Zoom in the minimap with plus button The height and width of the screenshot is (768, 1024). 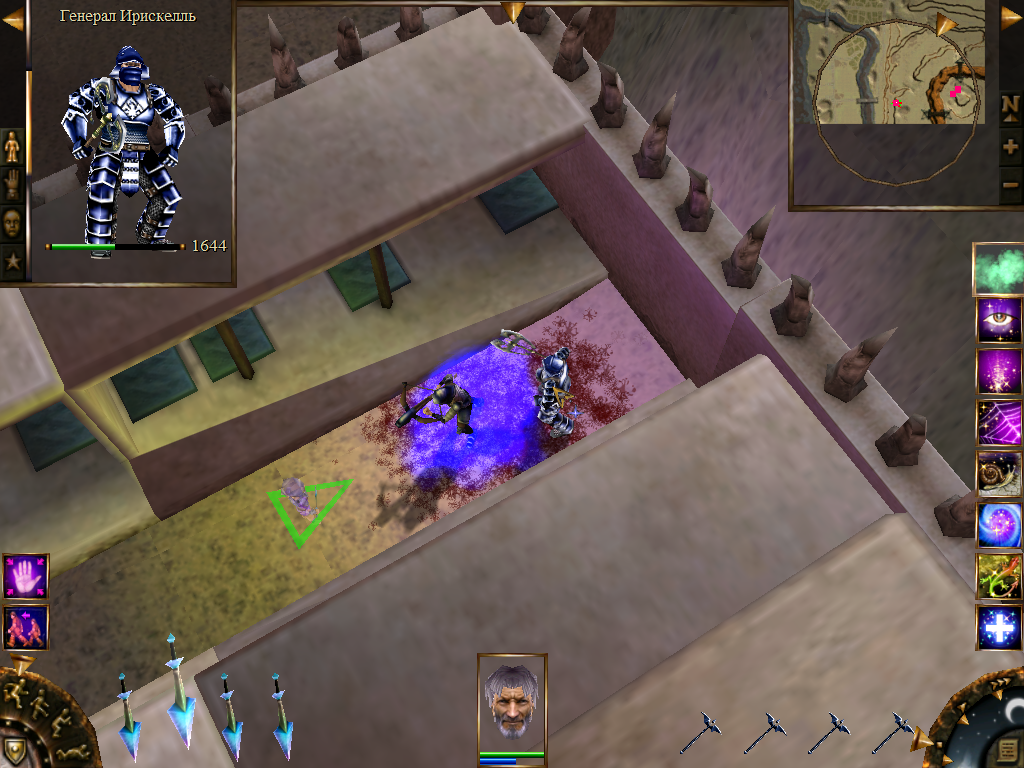click(x=1010, y=146)
